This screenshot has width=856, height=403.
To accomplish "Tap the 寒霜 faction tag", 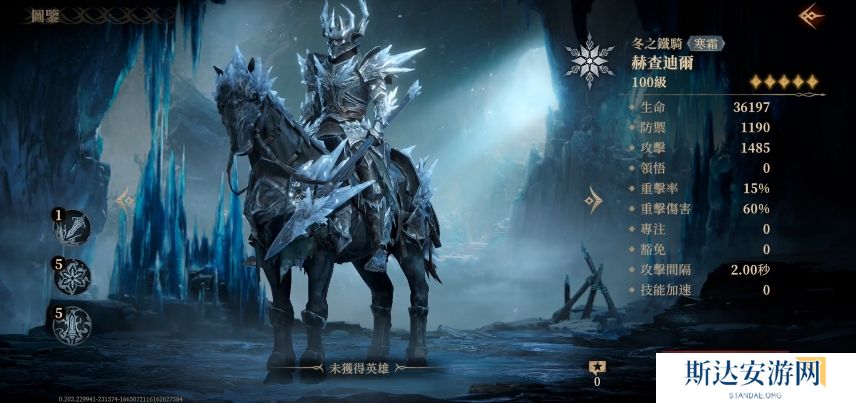I will (708, 44).
